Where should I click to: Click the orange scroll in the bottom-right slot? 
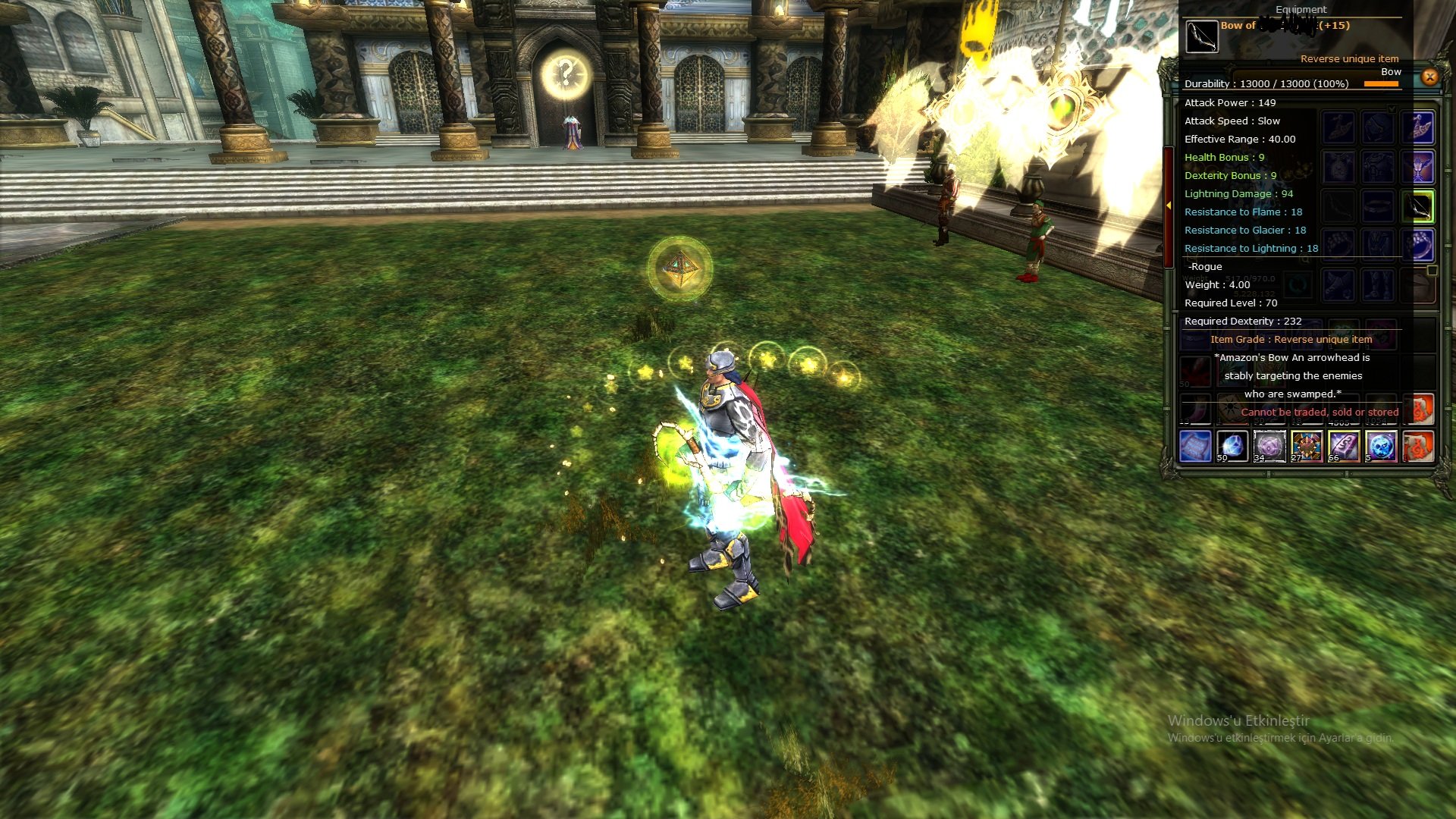coord(1418,447)
